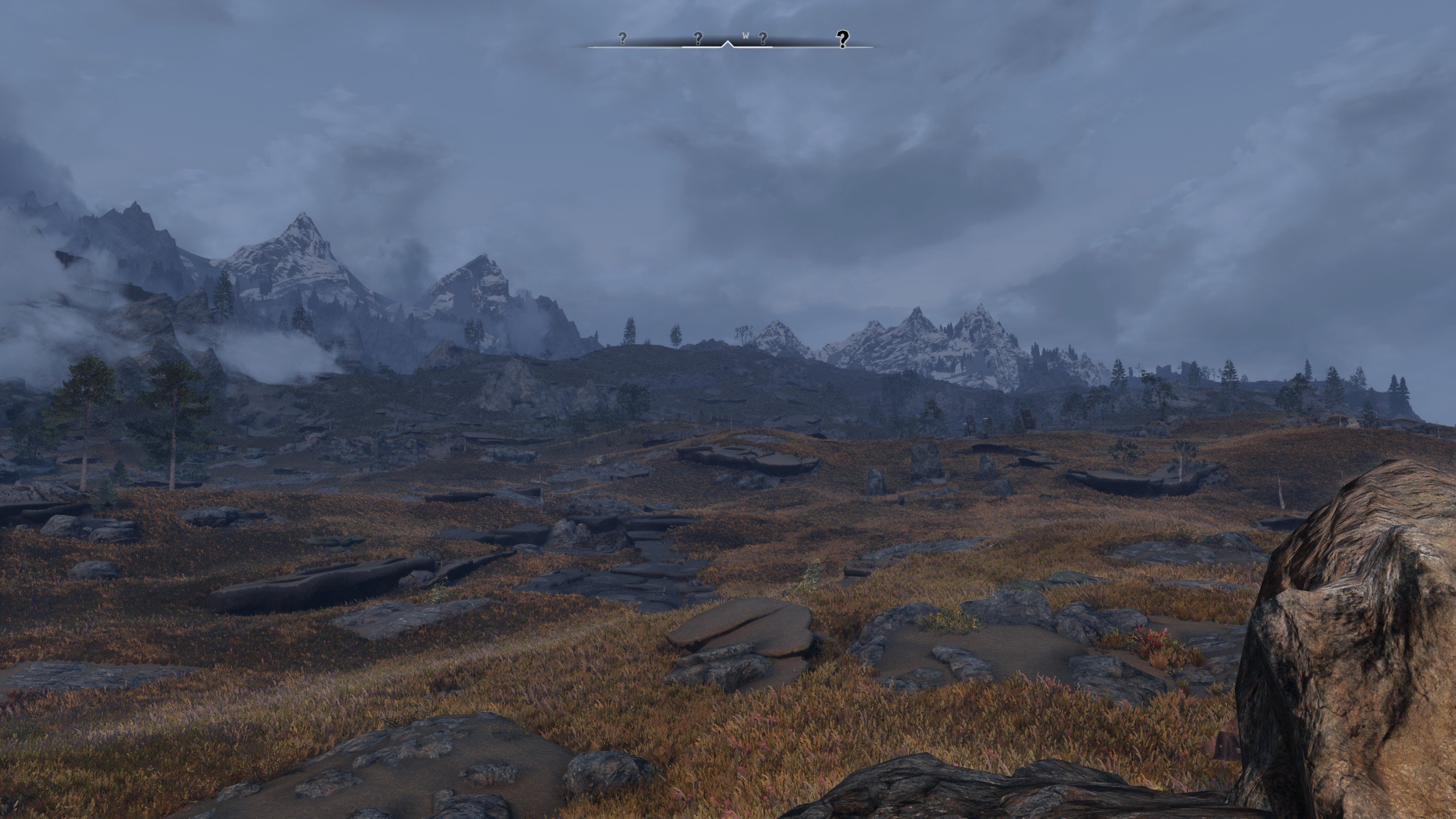Screen dimensions: 1456x819
Task: Pick the question mark marker beside the W
Action: coord(763,38)
